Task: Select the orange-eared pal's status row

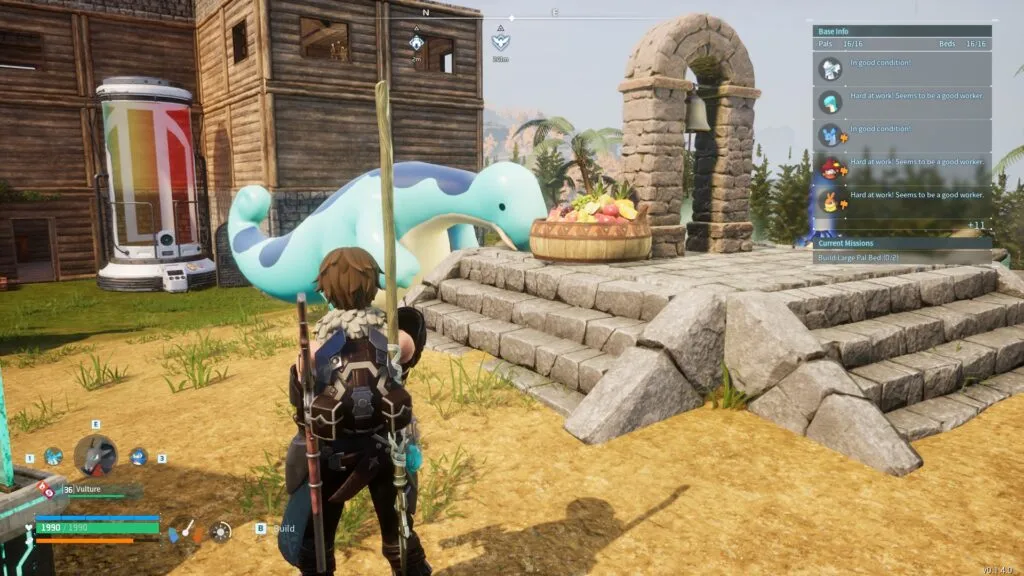Action: tap(902, 200)
